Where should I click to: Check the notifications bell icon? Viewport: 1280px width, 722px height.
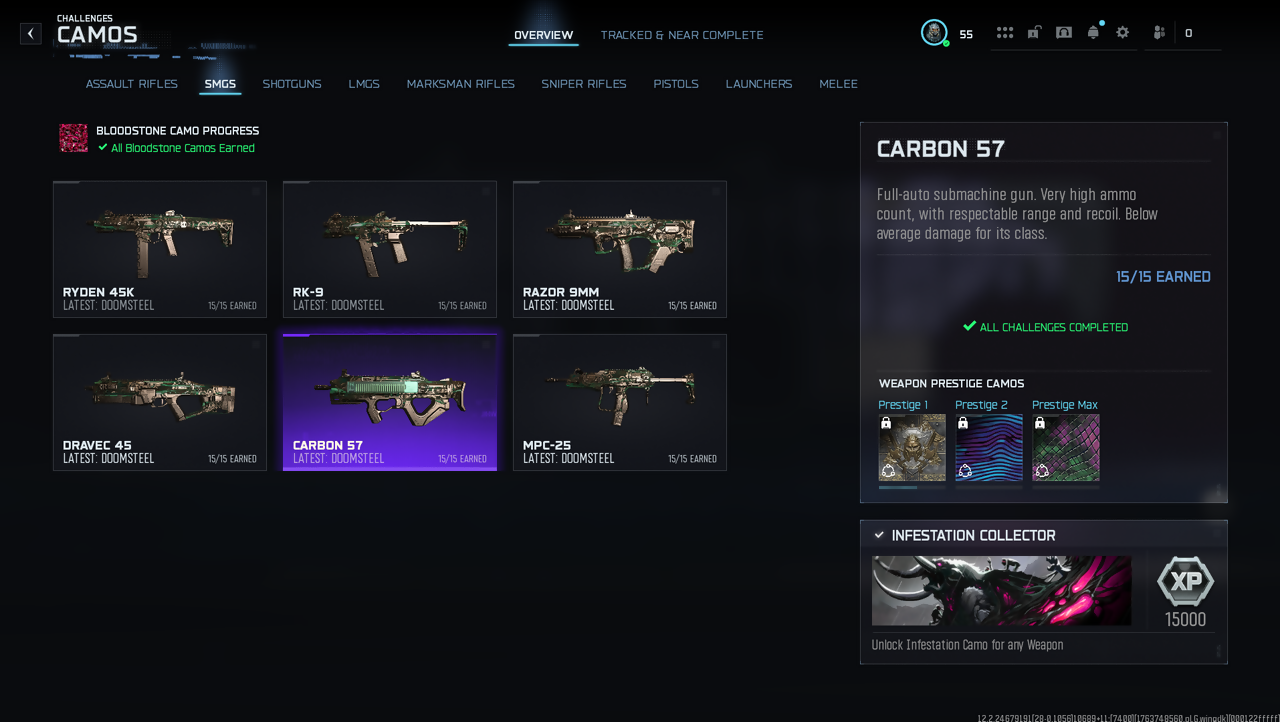pyautogui.click(x=1093, y=33)
